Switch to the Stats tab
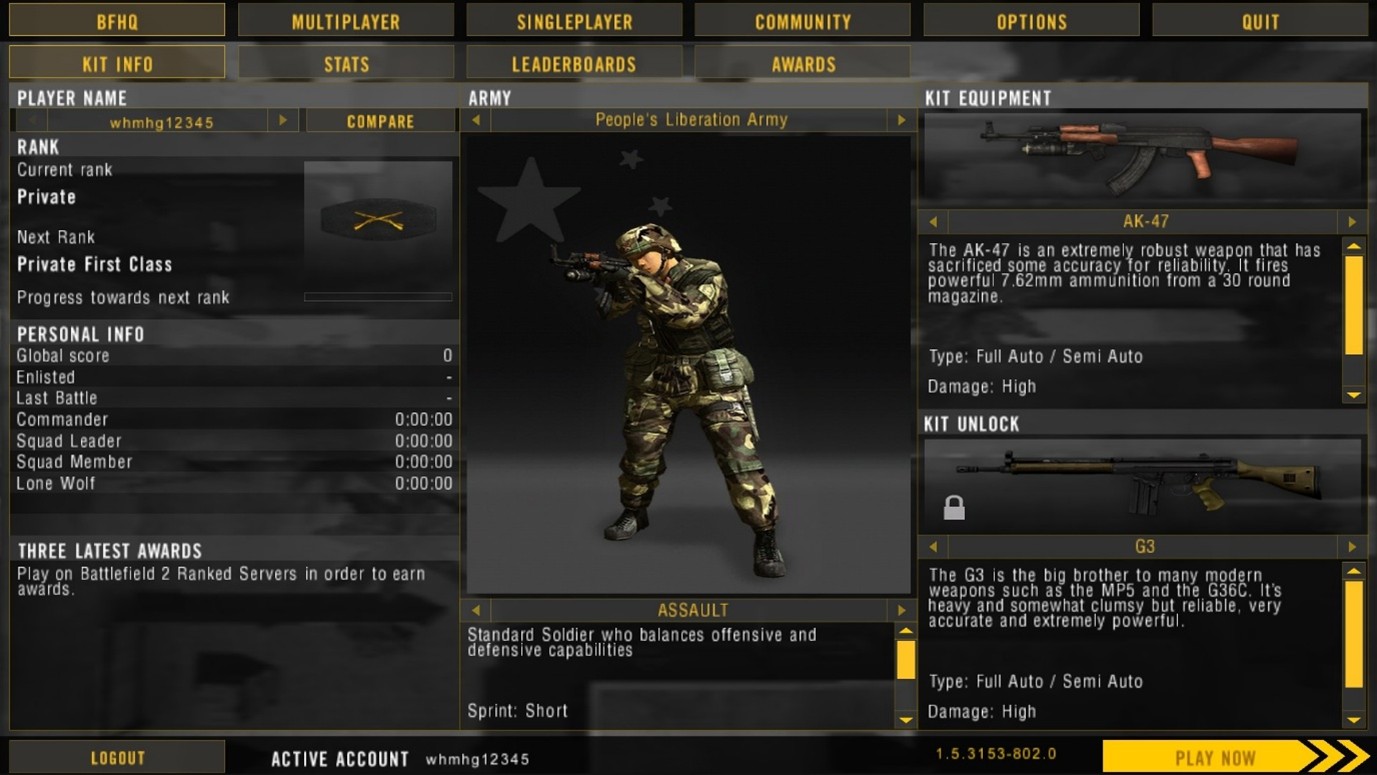The width and height of the screenshot is (1377, 775). 345,64
